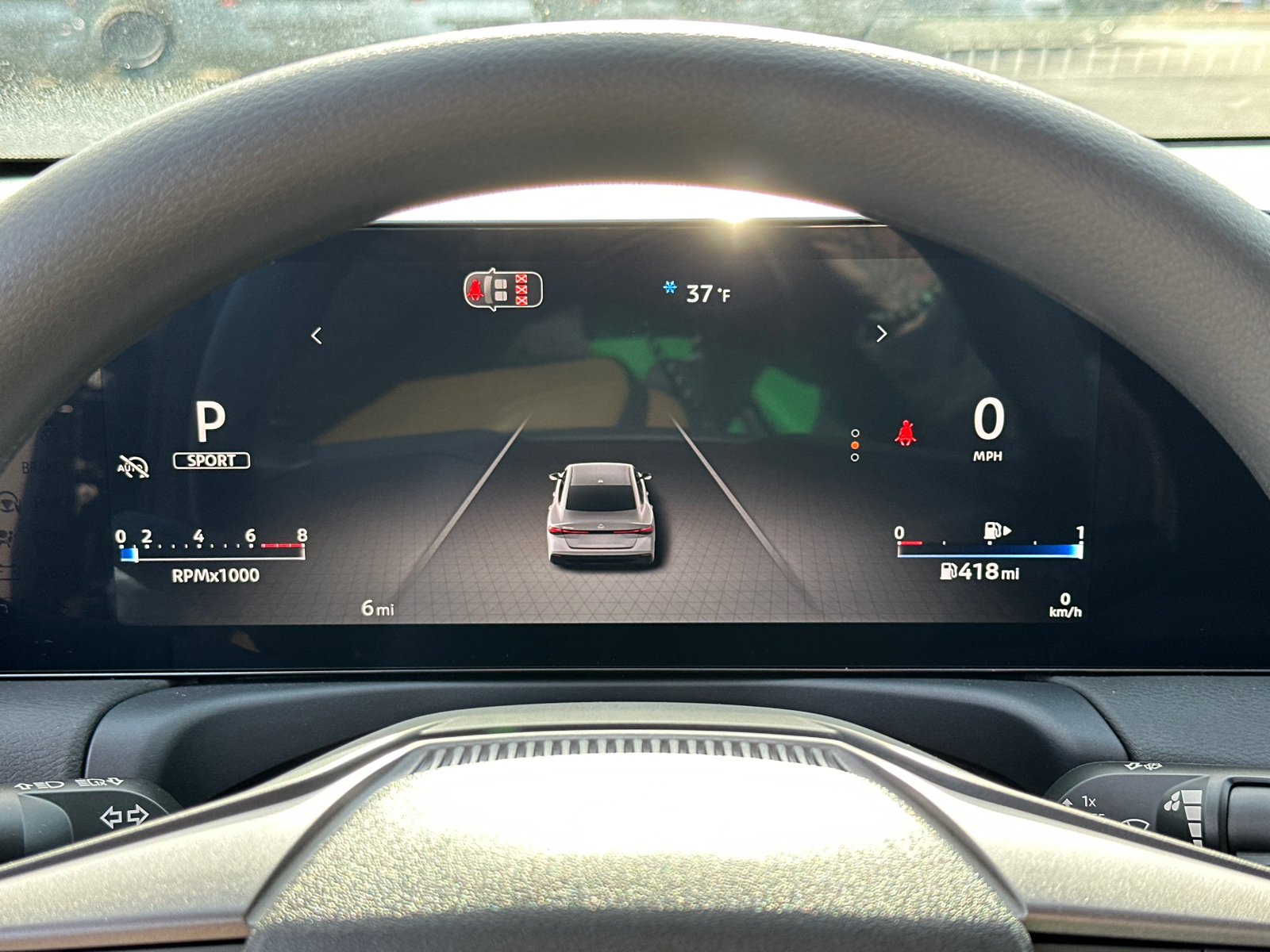Click the blue snowflake frost warning icon

(x=670, y=287)
